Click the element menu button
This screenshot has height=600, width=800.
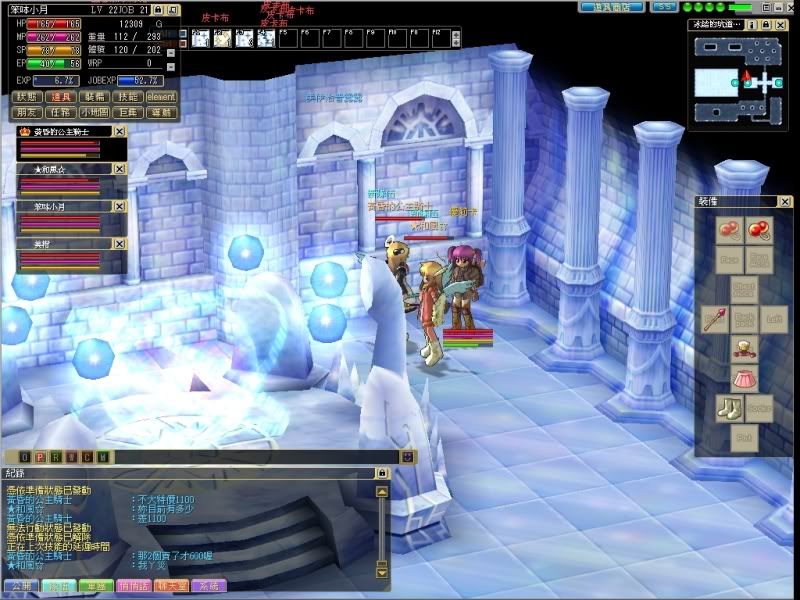coord(162,98)
